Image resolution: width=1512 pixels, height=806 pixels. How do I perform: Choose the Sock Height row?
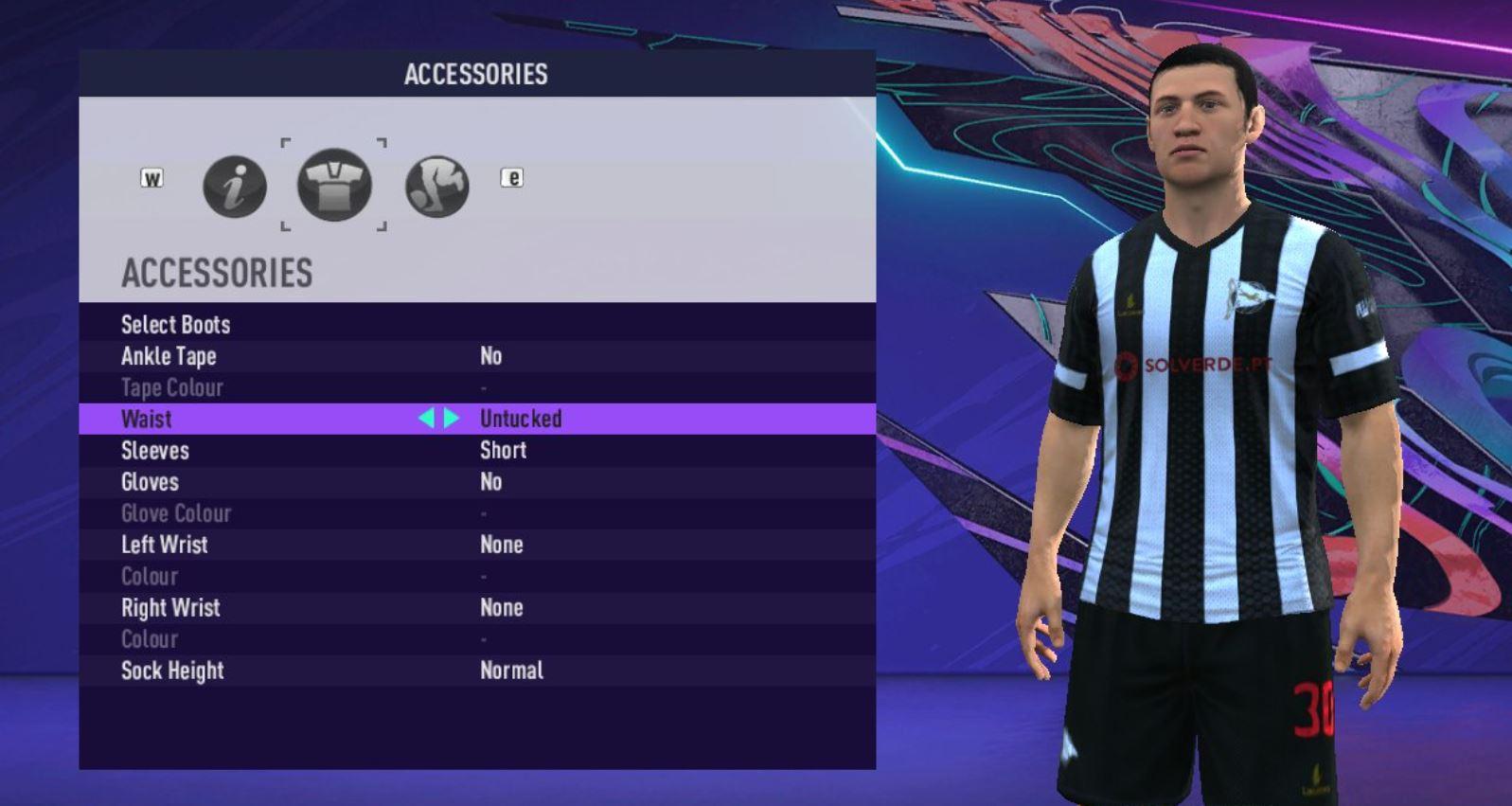[x=172, y=671]
